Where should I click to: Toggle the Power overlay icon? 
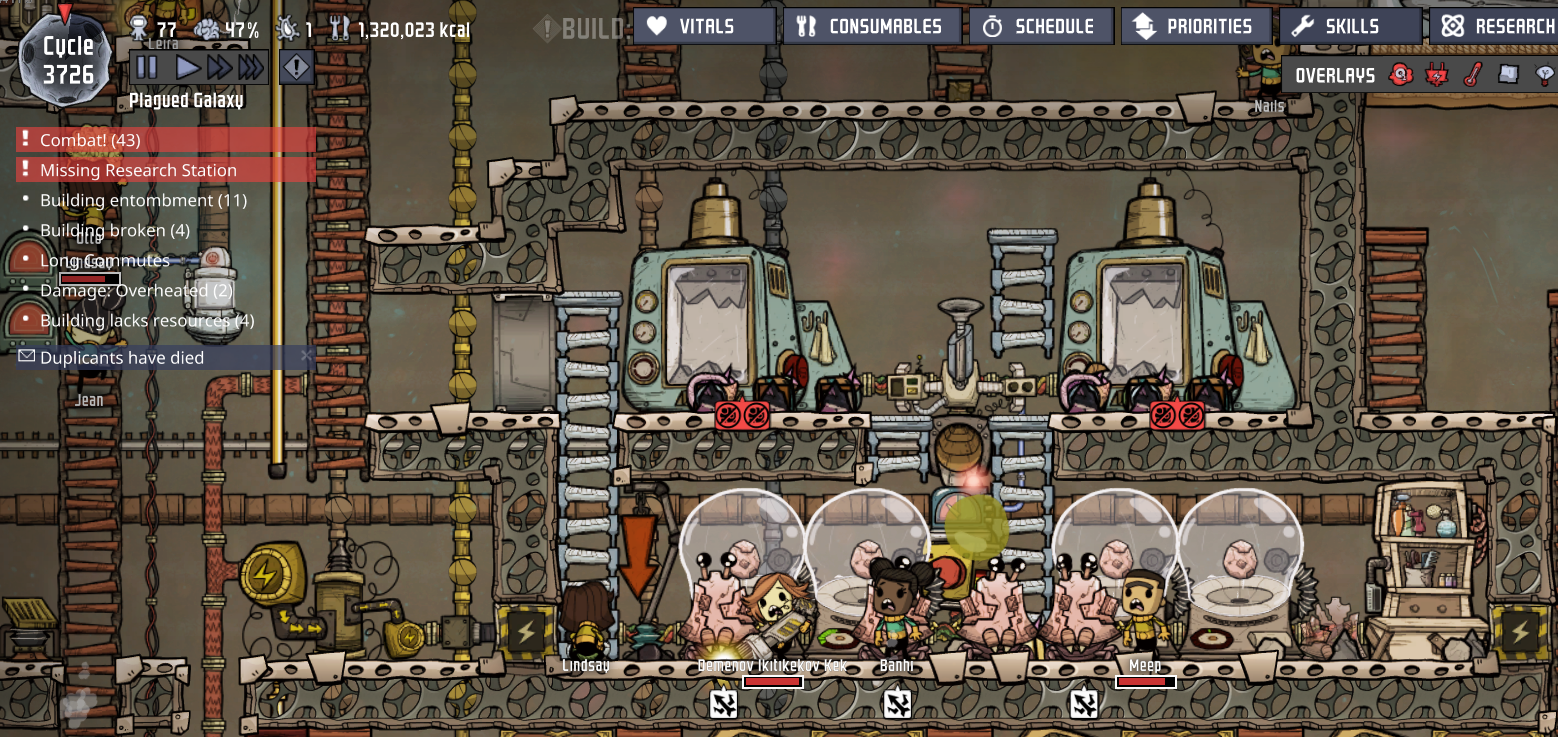click(1437, 75)
